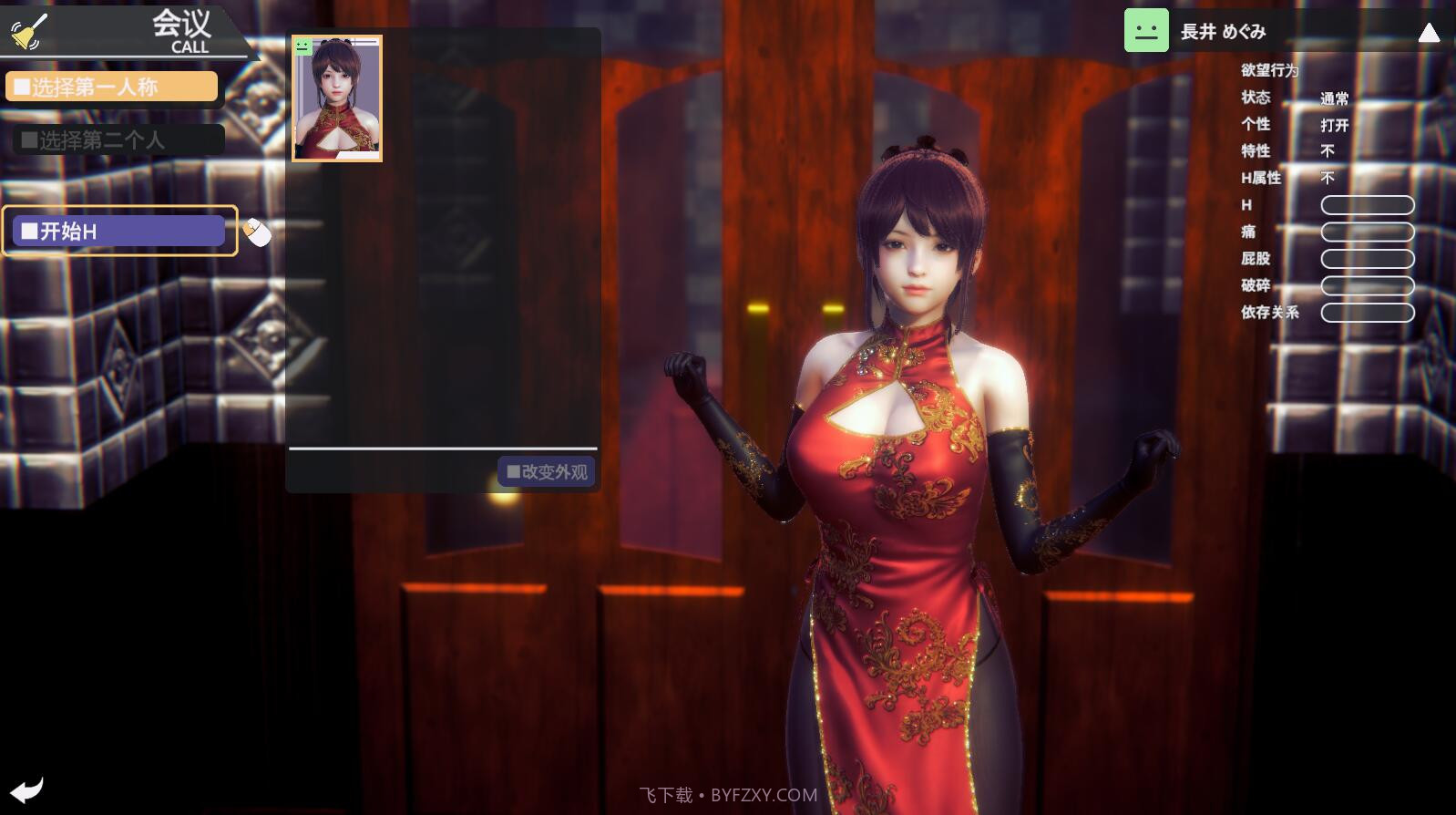
Task: Click the square icon inside the 开始H button
Action: 29,230
